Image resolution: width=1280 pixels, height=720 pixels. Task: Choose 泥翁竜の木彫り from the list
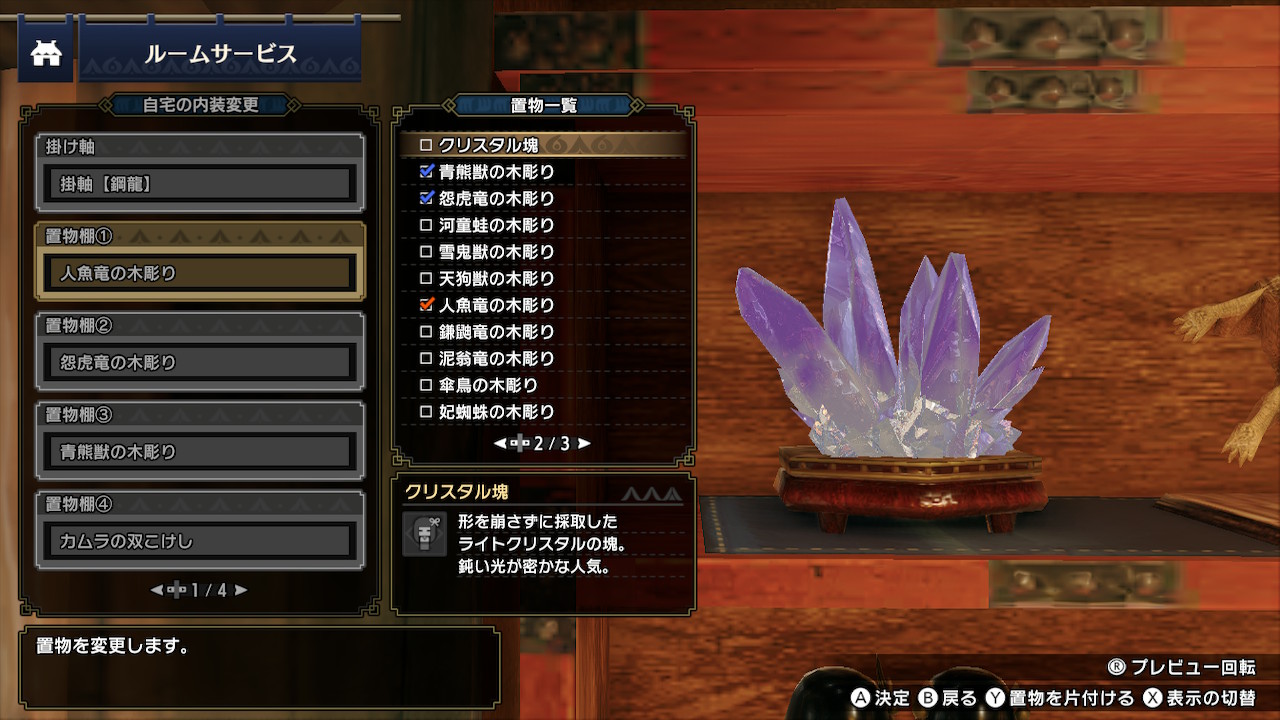coord(496,358)
